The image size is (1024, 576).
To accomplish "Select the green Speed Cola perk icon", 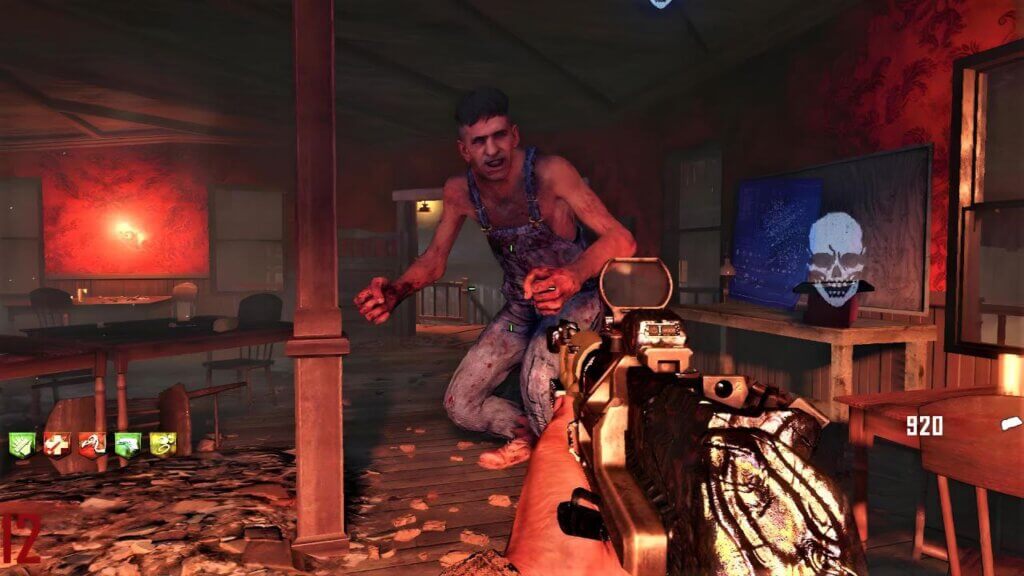I will [x=22, y=444].
